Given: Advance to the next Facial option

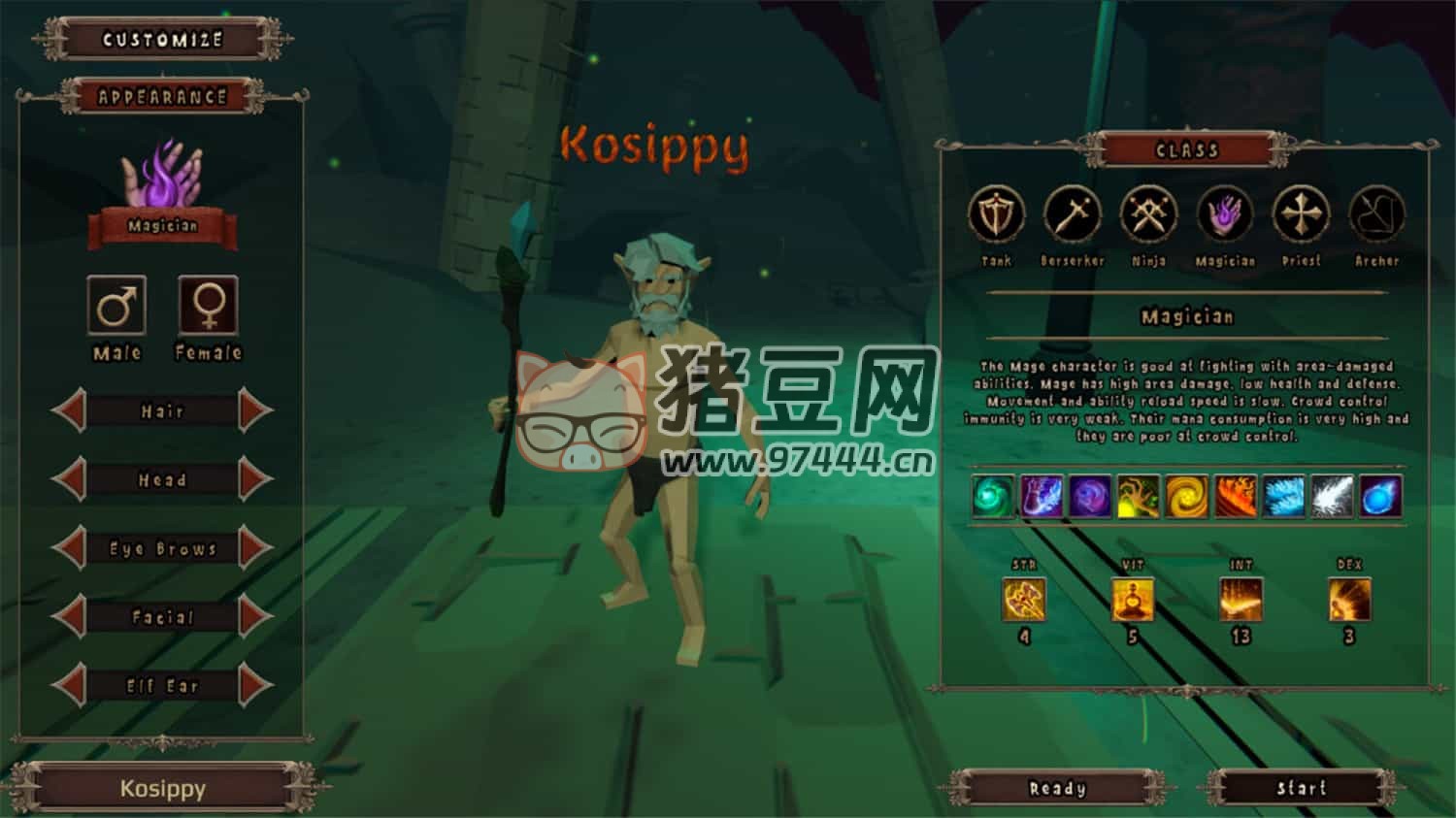Looking at the screenshot, I should pyautogui.click(x=255, y=617).
